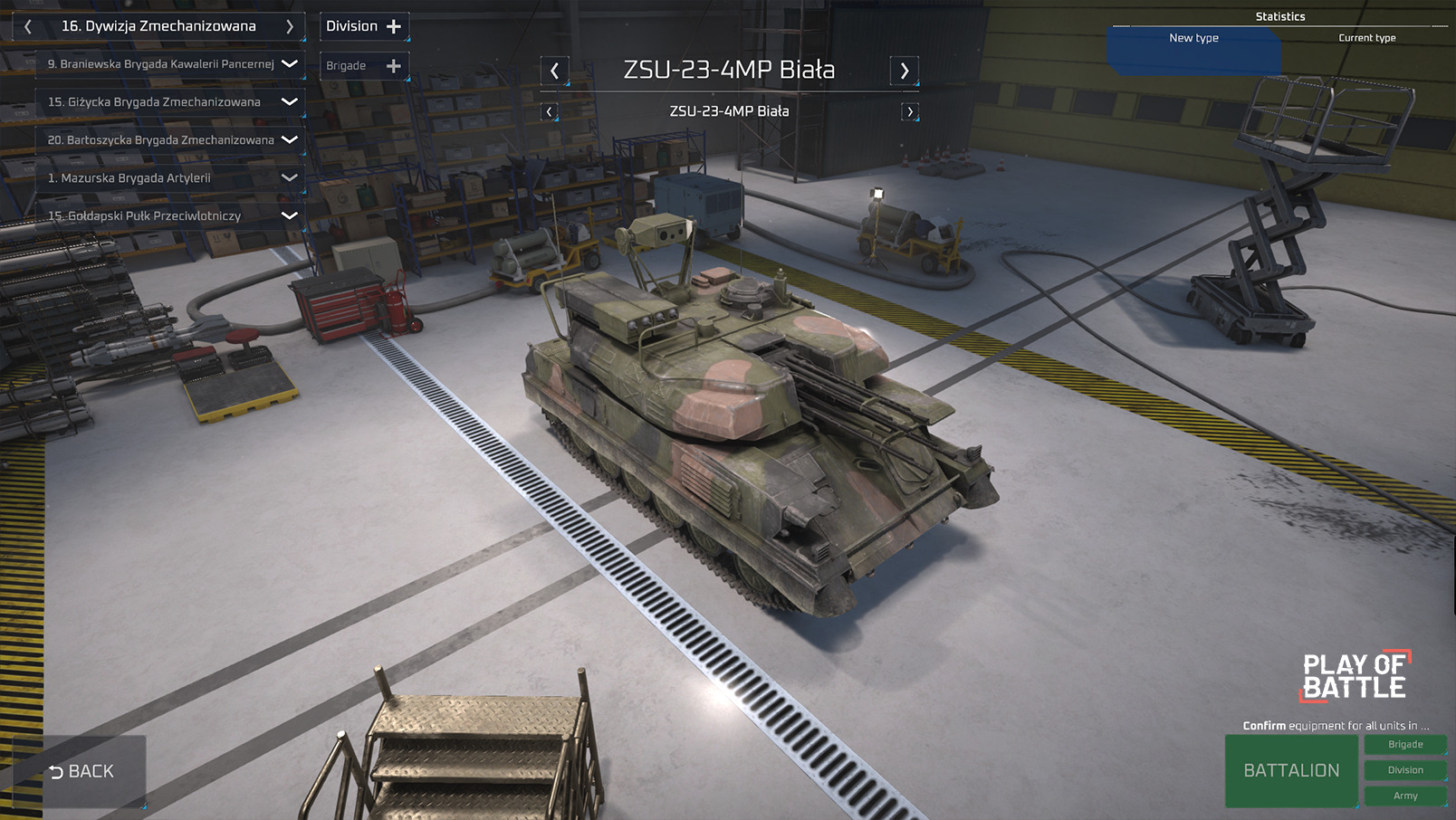The image size is (1456, 820).
Task: Confirm equipment for the whole Army
Action: (x=1405, y=796)
